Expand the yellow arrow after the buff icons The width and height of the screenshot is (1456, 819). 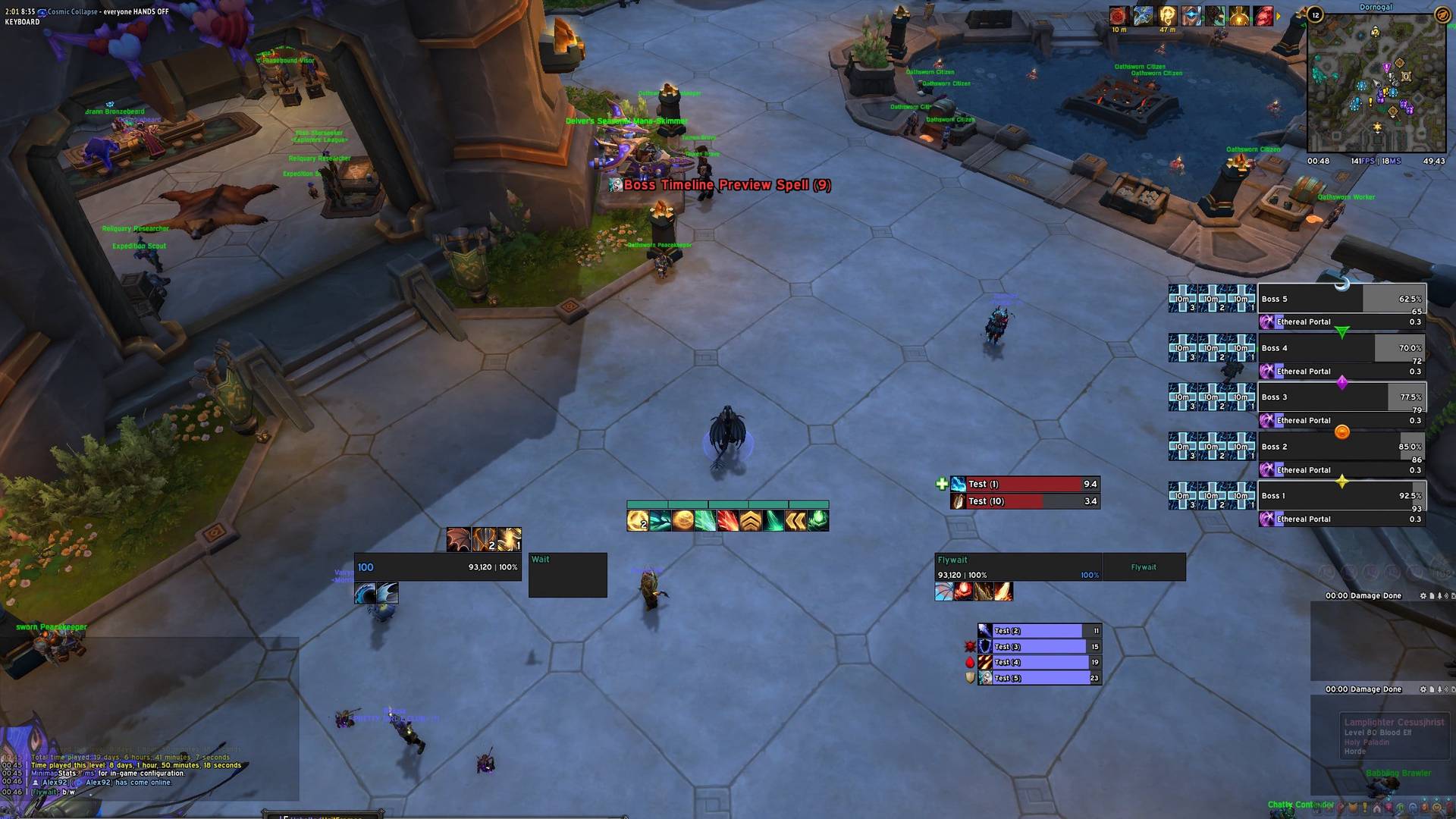(1279, 16)
